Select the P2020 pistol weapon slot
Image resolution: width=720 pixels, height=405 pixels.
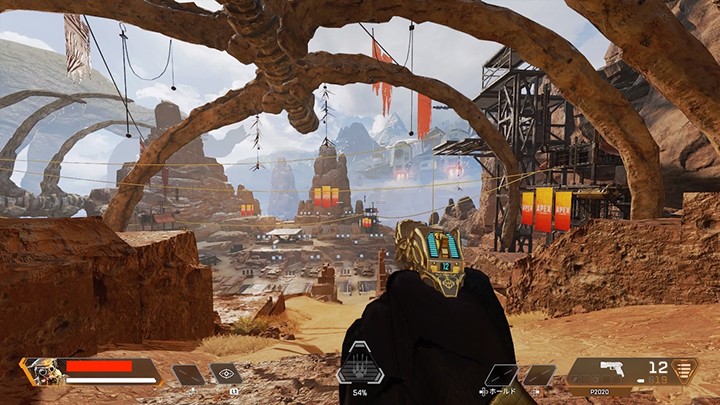pos(610,371)
